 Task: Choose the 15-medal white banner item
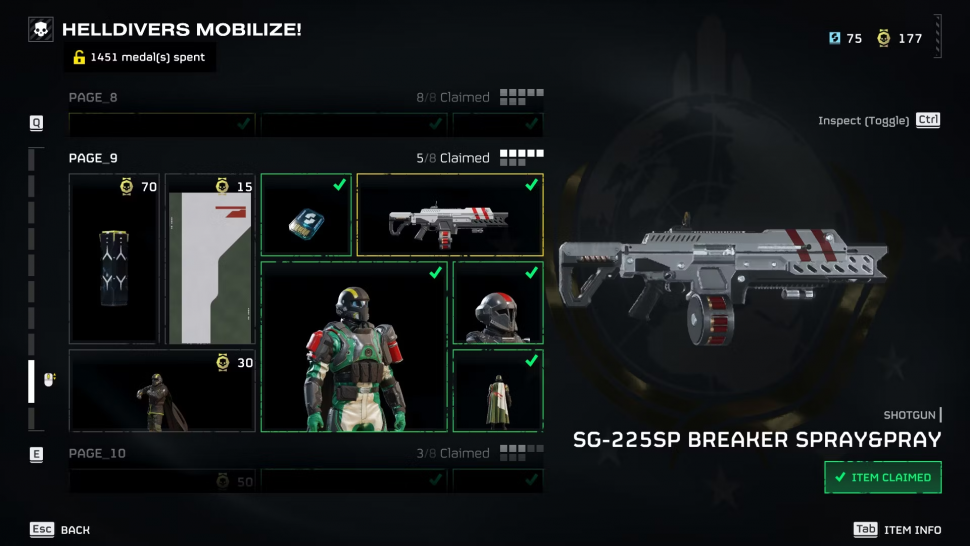210,258
